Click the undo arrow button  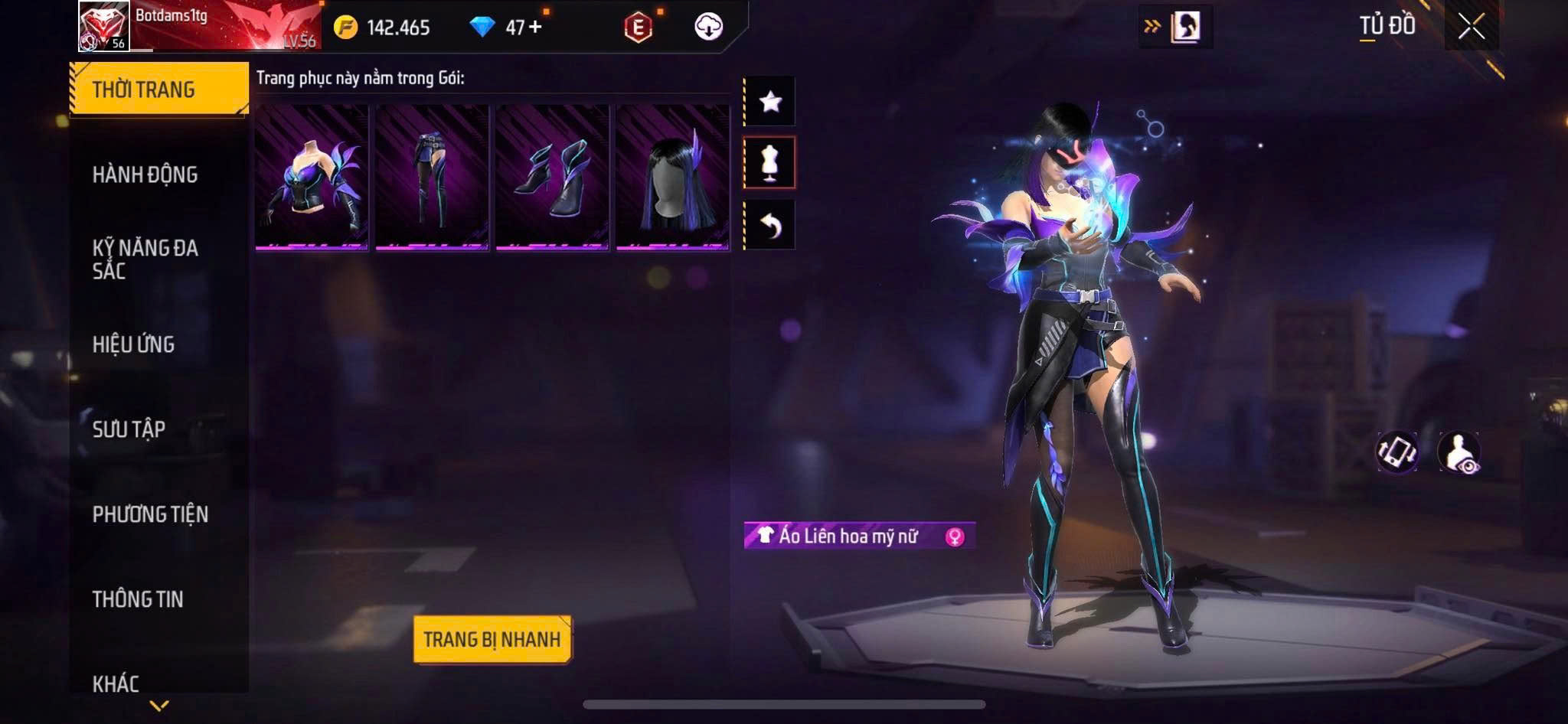[770, 225]
